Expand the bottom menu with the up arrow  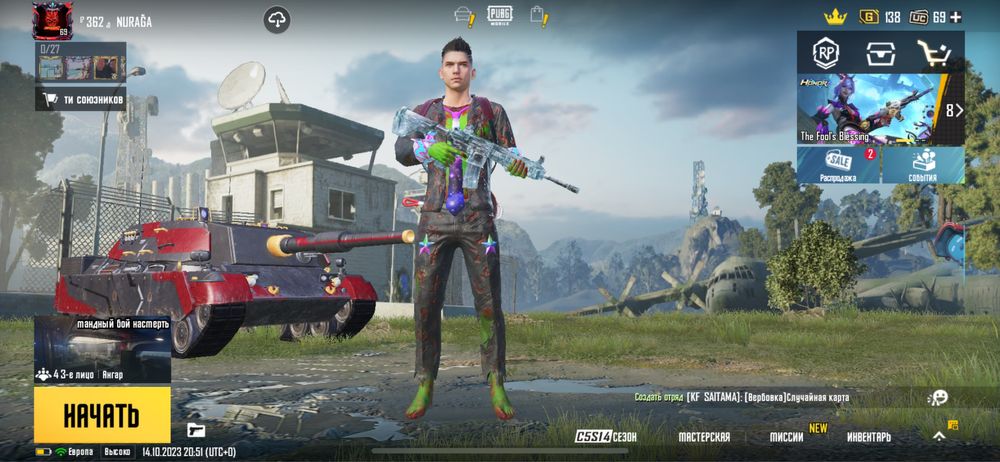tap(939, 436)
